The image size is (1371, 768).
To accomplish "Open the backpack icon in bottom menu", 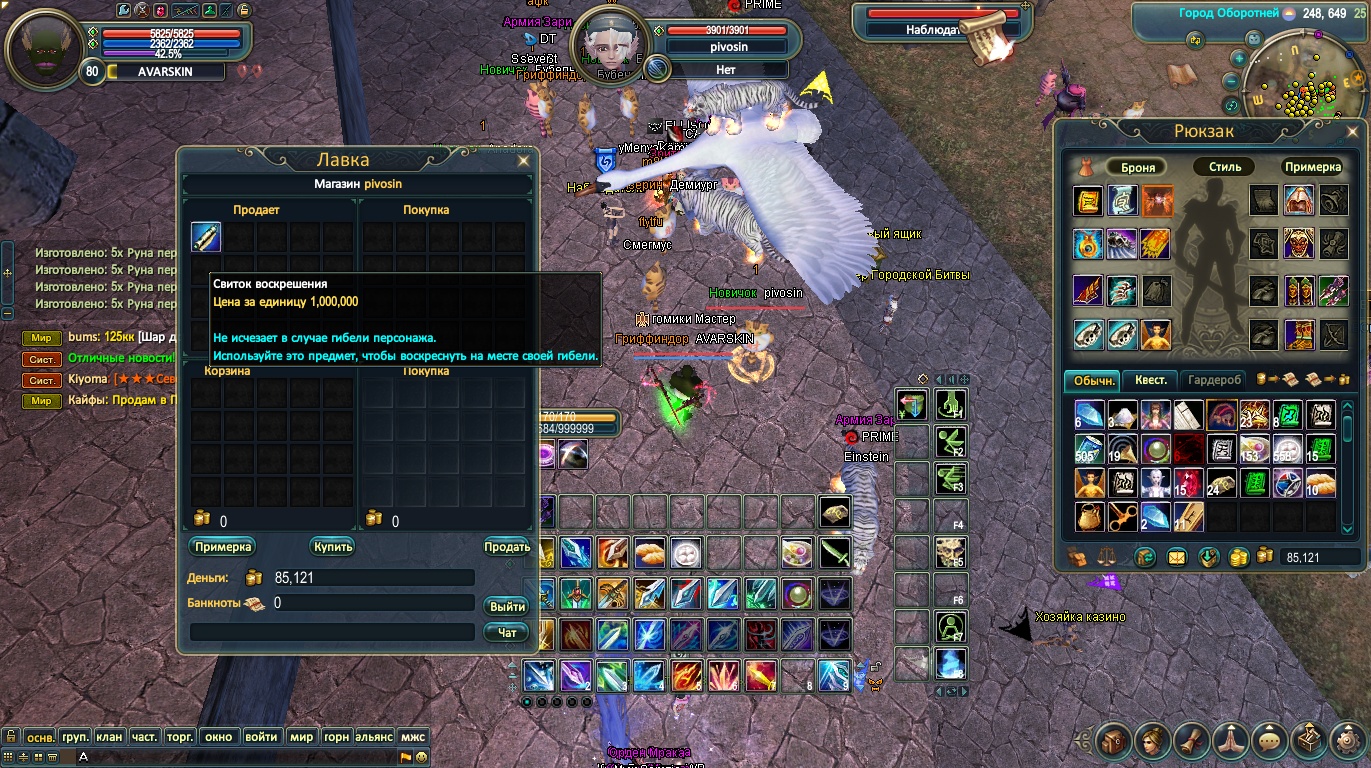I will 1113,741.
